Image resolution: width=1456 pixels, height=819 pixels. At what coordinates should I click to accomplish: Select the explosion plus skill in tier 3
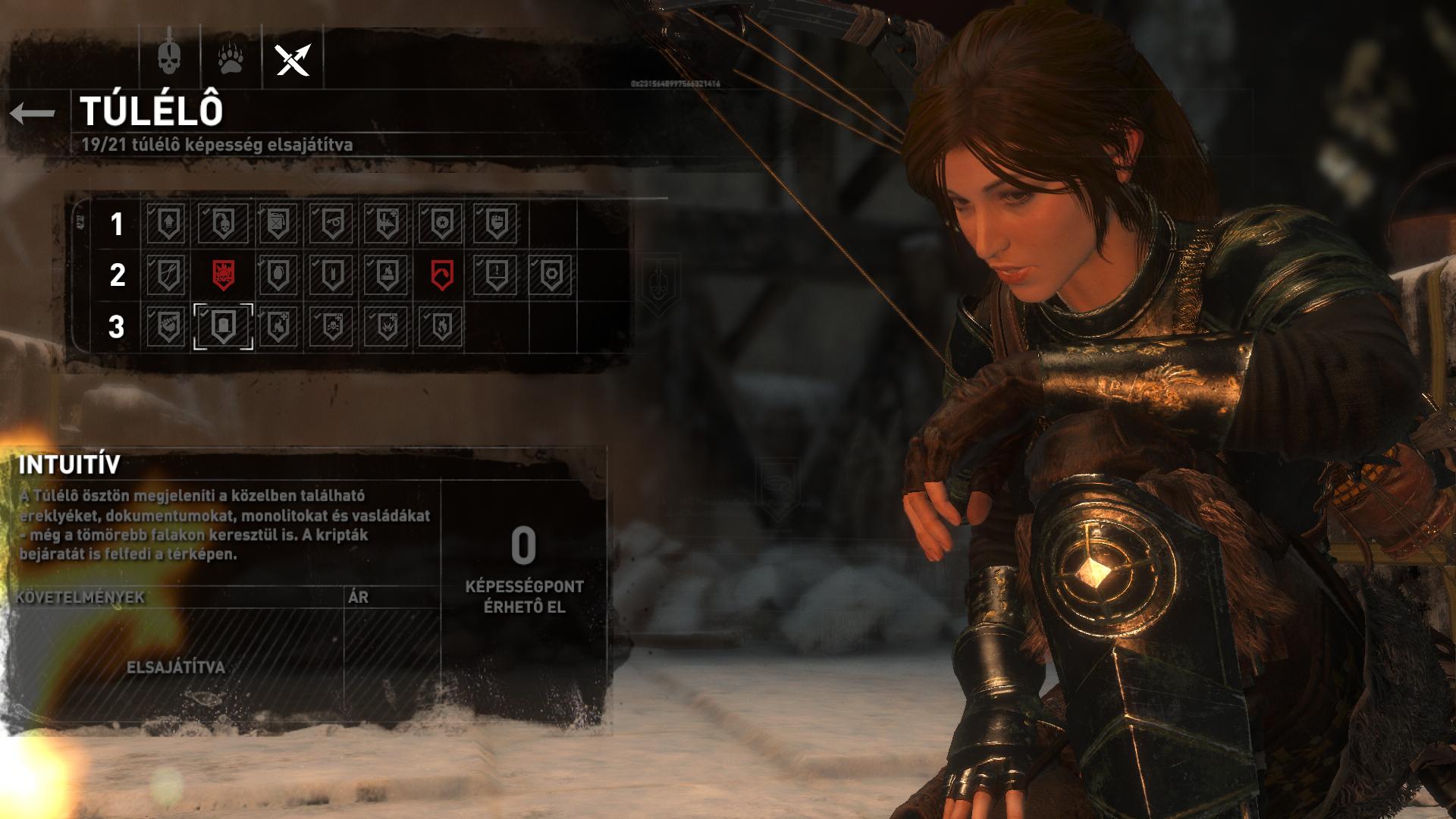tap(387, 326)
